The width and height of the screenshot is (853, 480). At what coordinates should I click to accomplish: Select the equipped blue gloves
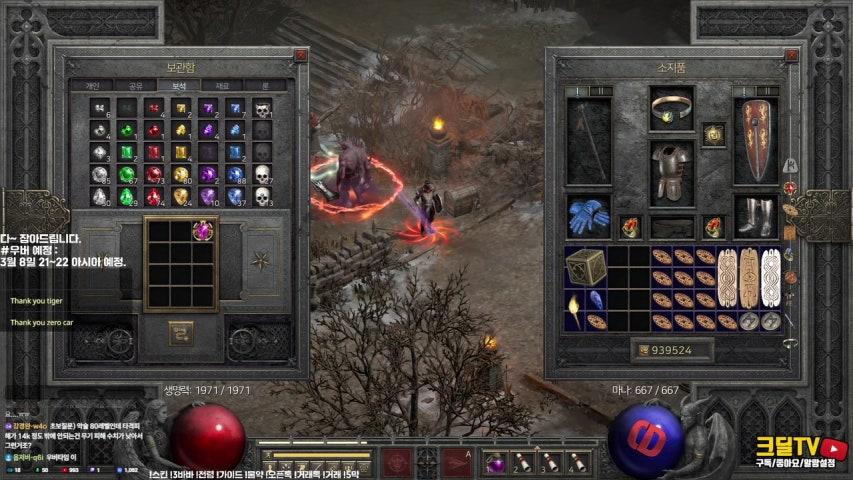tap(588, 215)
